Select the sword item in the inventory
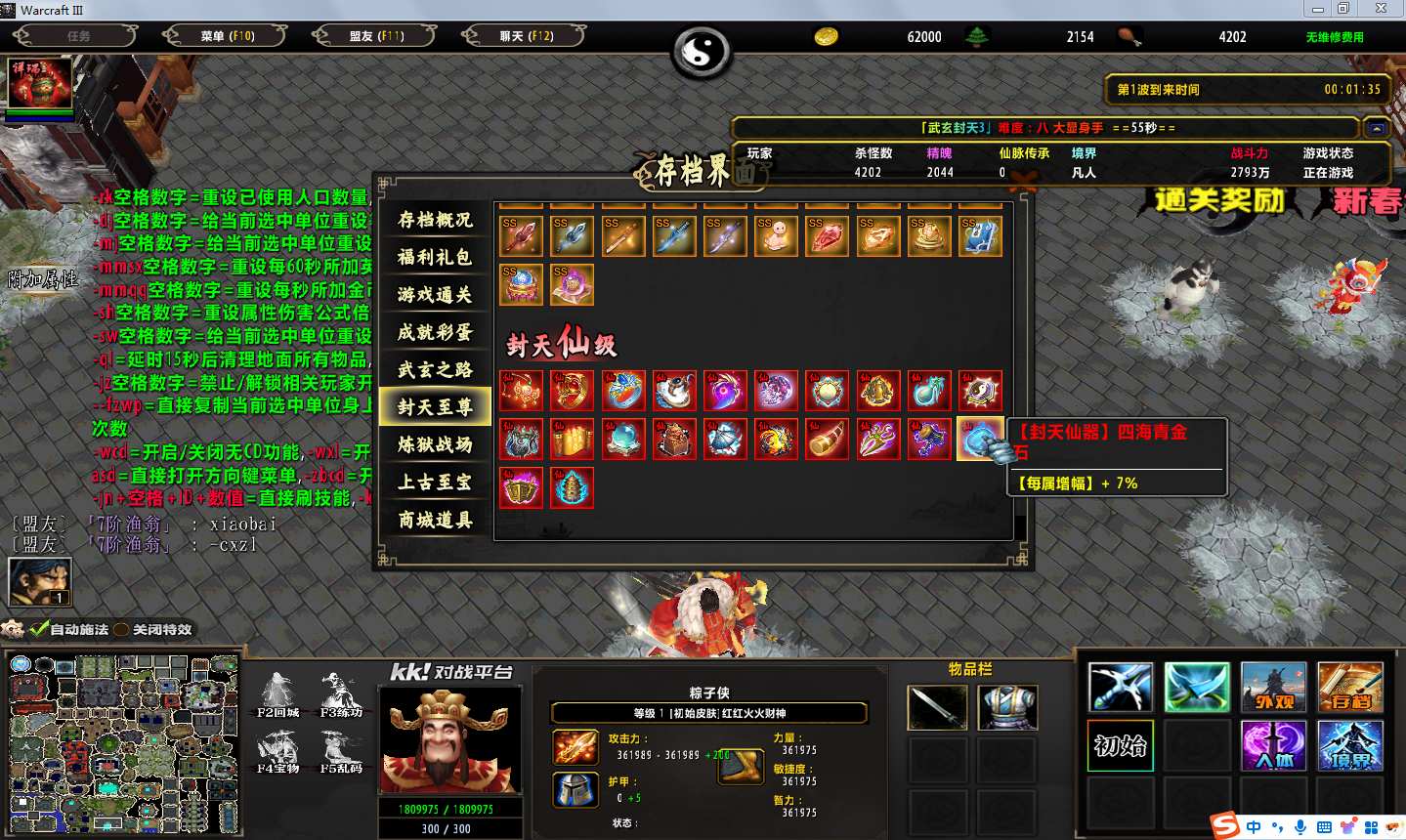 937,707
